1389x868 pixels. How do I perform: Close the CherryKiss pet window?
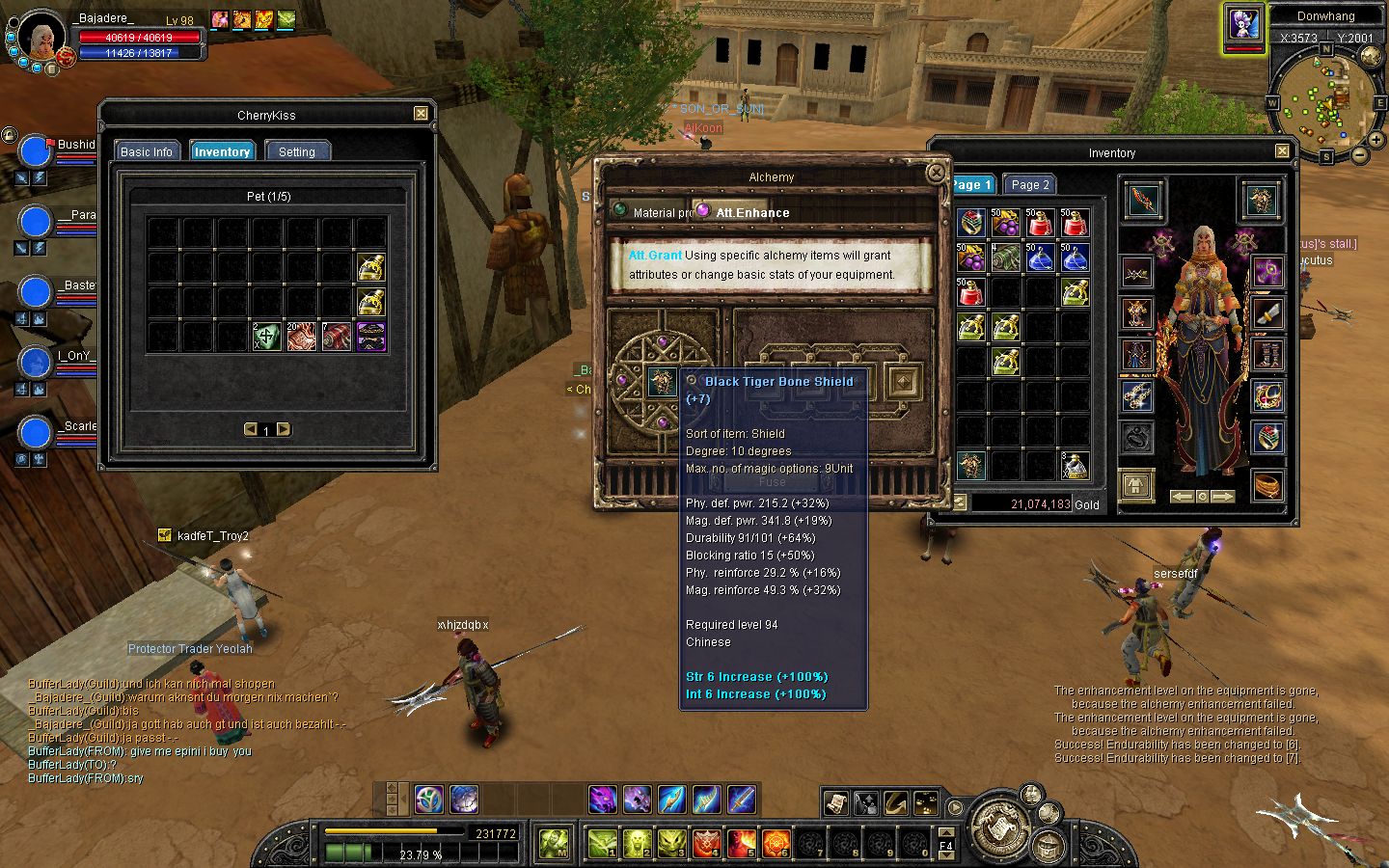point(421,114)
